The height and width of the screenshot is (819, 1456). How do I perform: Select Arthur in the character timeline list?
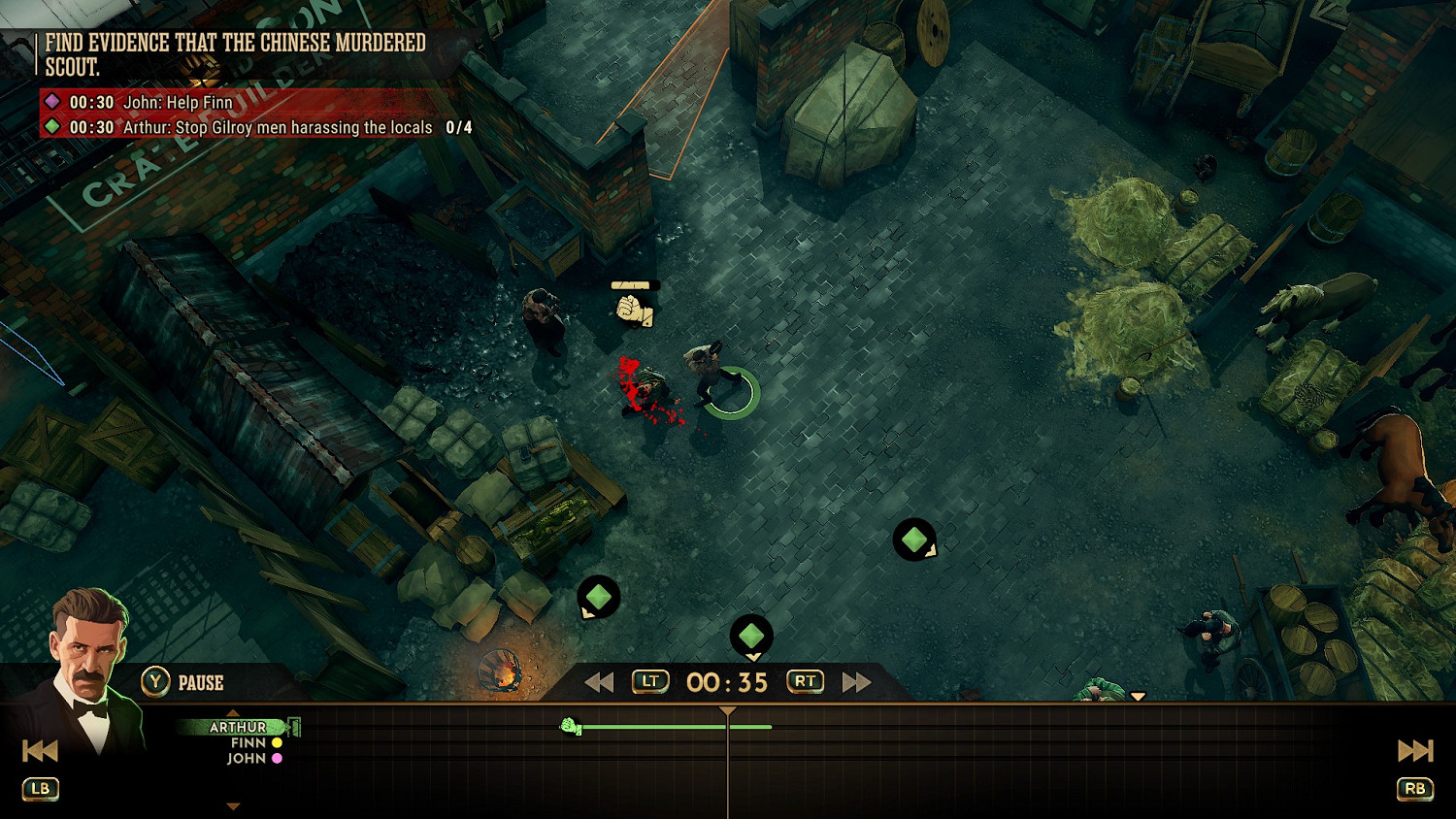coord(238,727)
